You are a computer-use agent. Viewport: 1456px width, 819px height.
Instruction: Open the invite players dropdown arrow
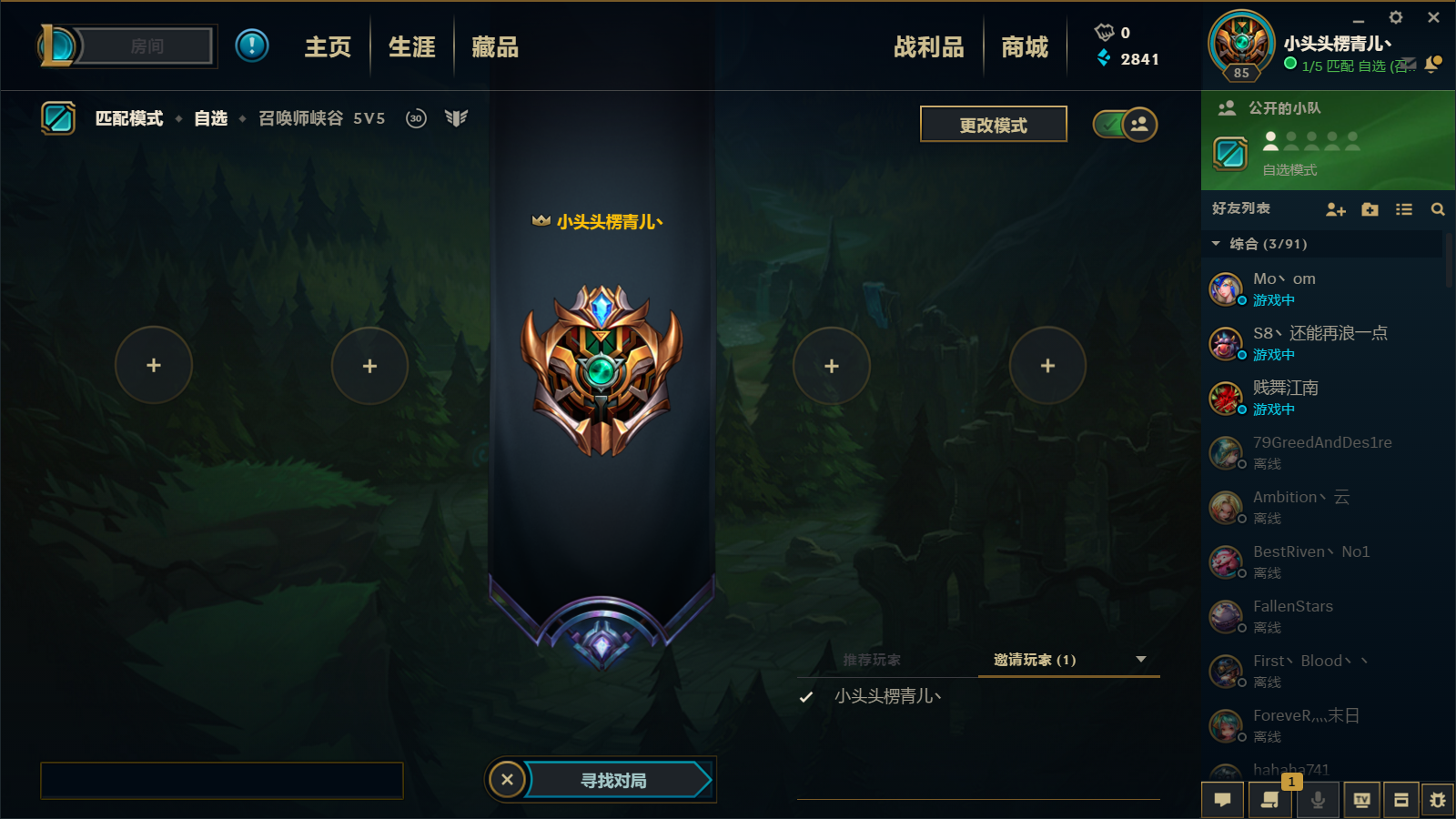tap(1139, 660)
